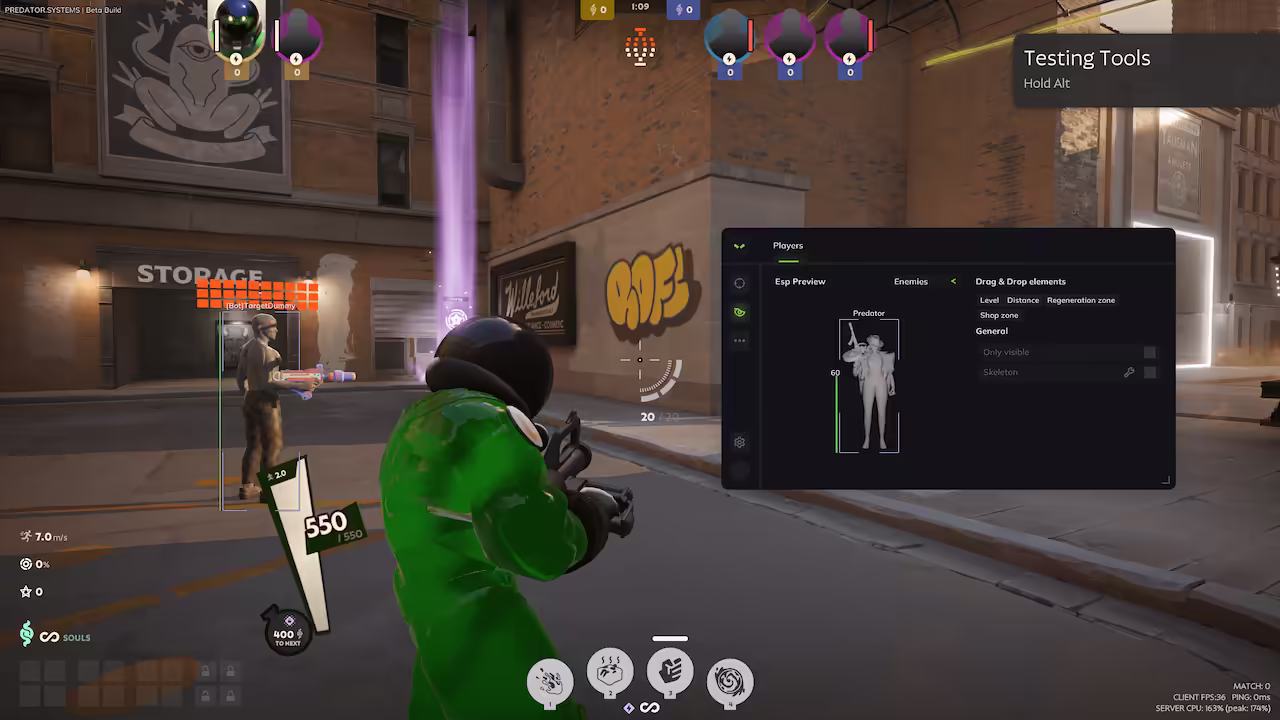Toggle the Enemies ESP preview option

click(911, 281)
